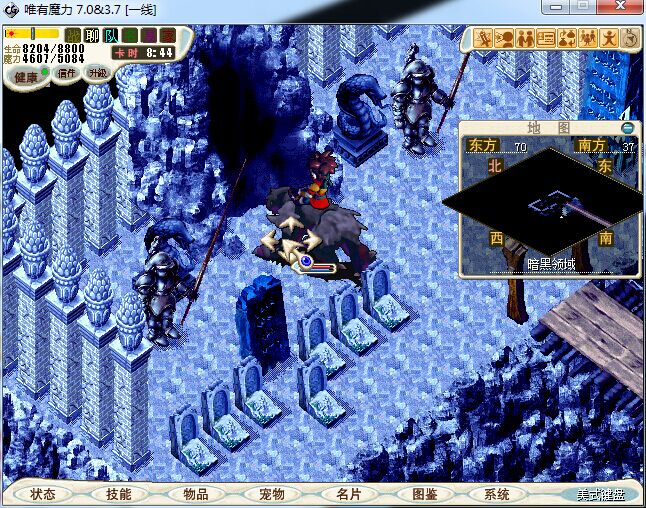Image resolution: width=646 pixels, height=508 pixels.
Task: Toggle the 队 team switch
Action: pyautogui.click(x=112, y=36)
